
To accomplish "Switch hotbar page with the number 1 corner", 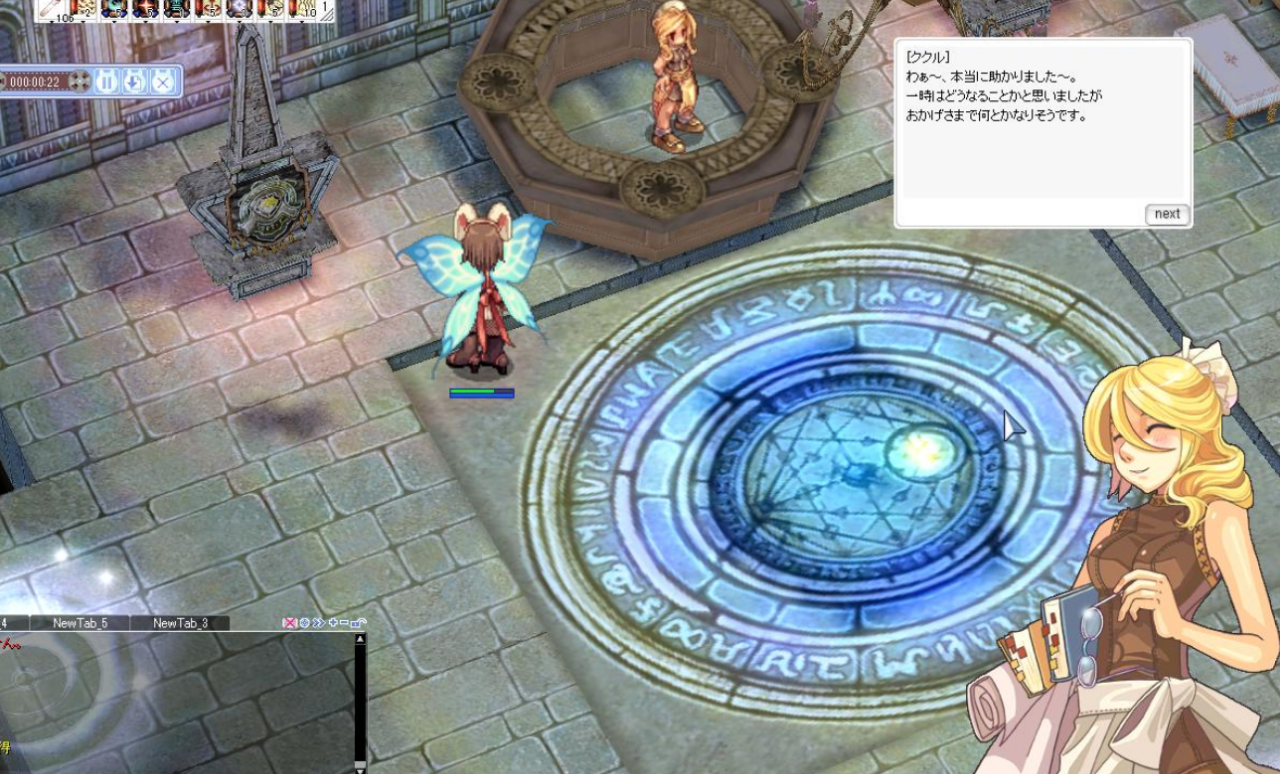I will point(326,9).
